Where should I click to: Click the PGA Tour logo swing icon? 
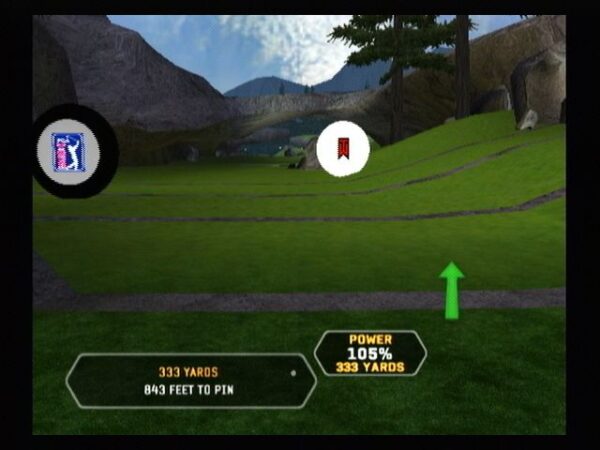point(68,152)
